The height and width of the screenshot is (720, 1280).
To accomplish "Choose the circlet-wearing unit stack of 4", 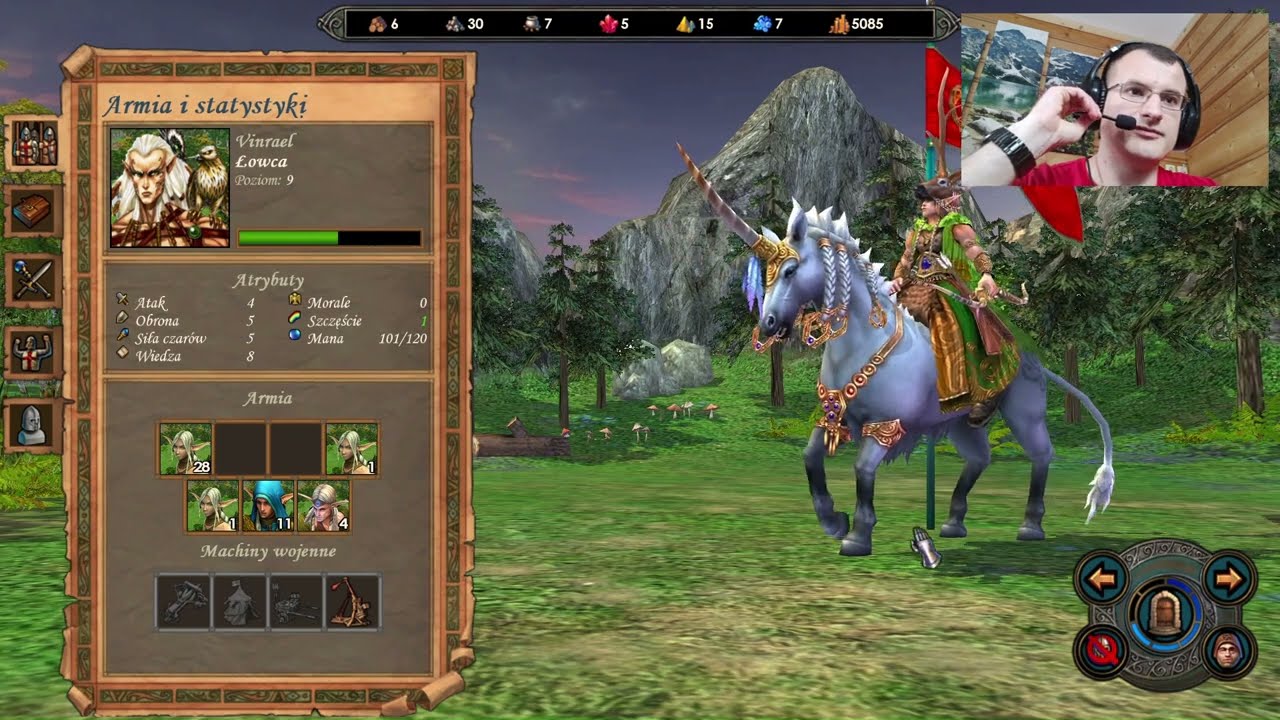I will pyautogui.click(x=324, y=506).
